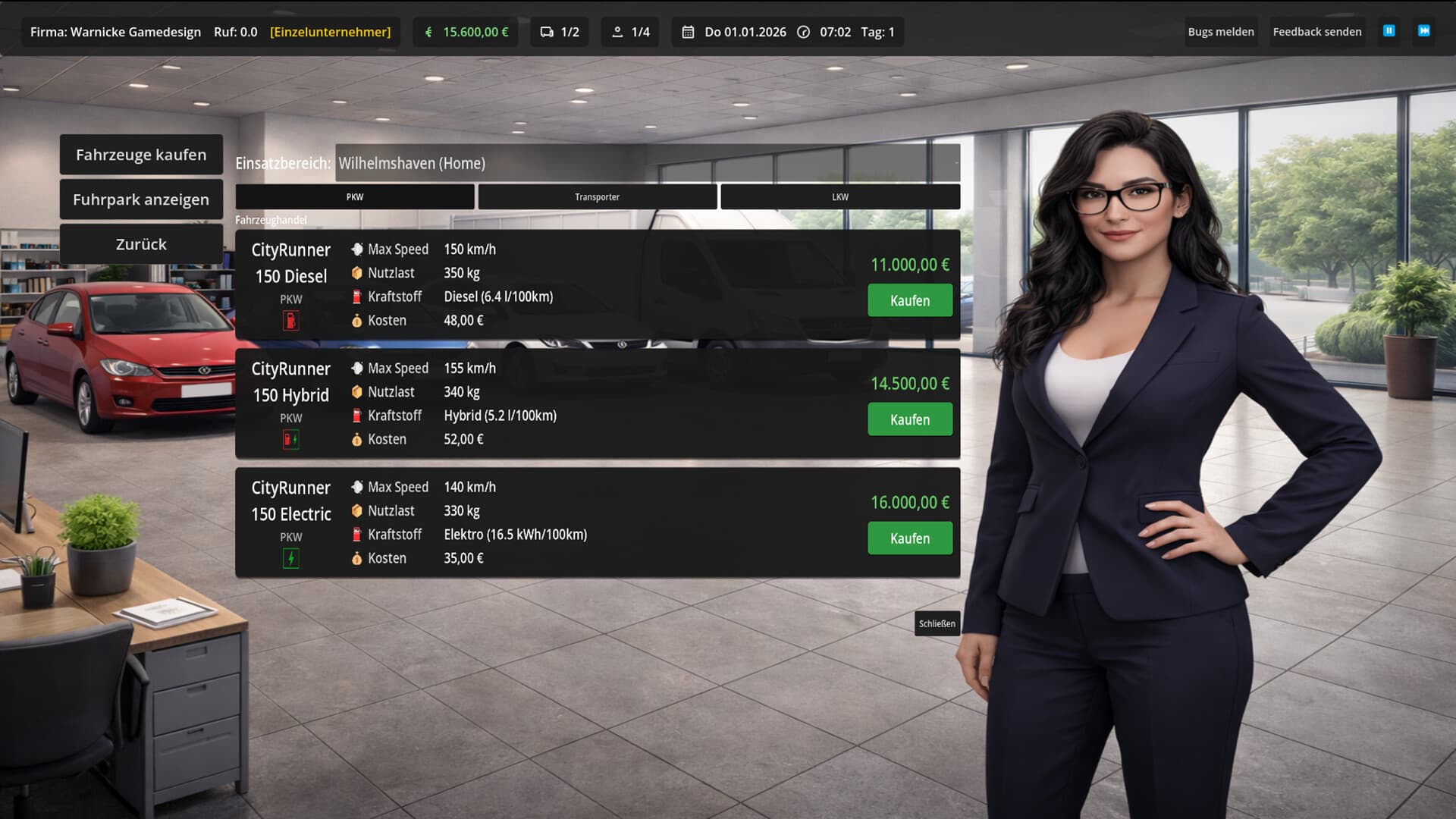Click the employee icon showing 1/4

(618, 32)
